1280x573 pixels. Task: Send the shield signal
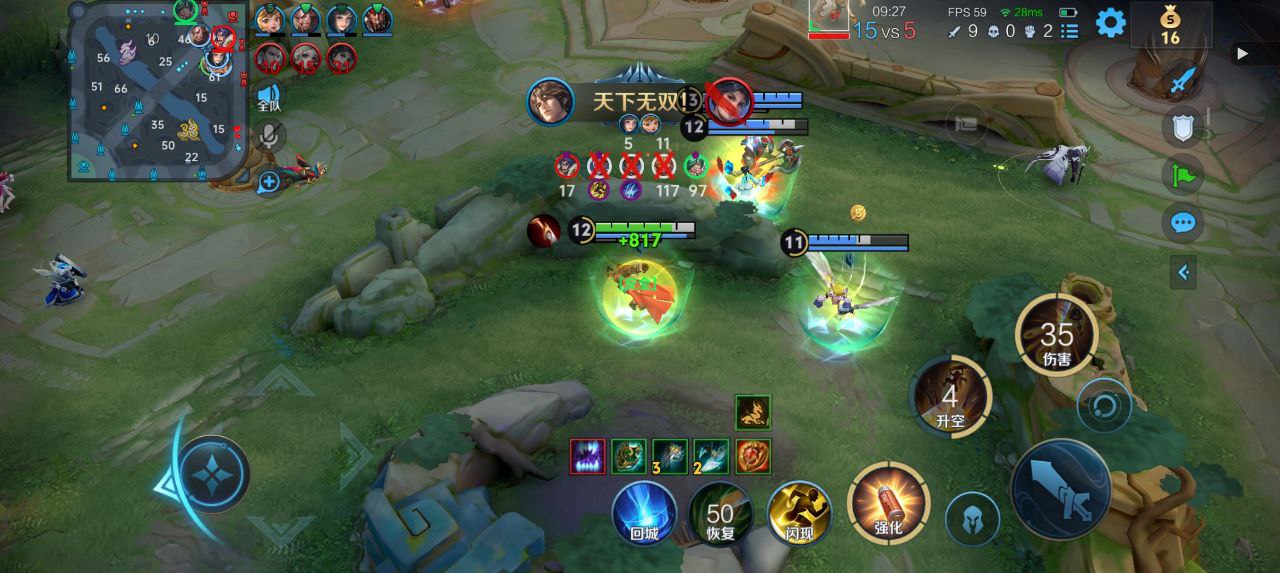[1183, 127]
